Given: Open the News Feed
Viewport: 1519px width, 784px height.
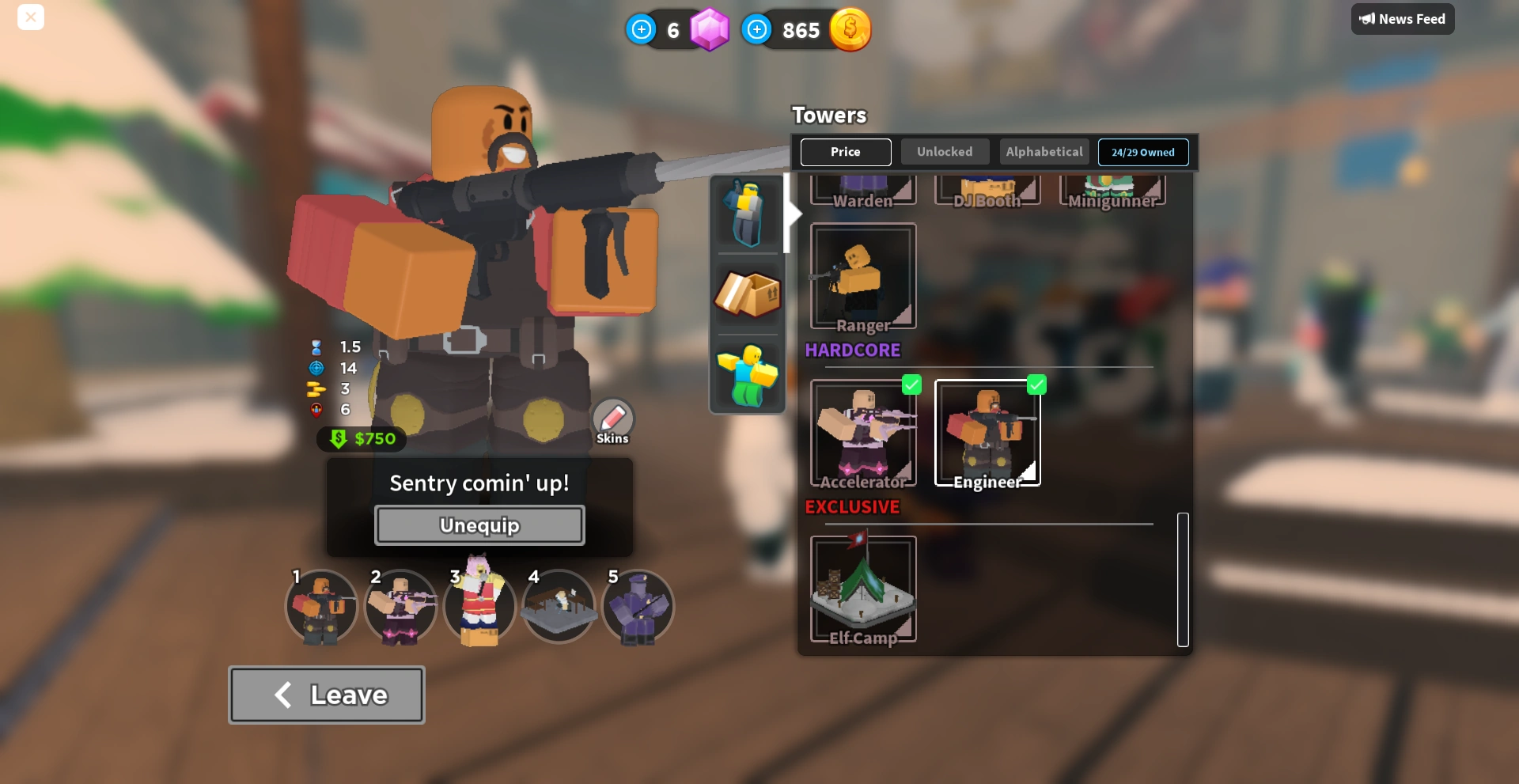Looking at the screenshot, I should (1402, 18).
